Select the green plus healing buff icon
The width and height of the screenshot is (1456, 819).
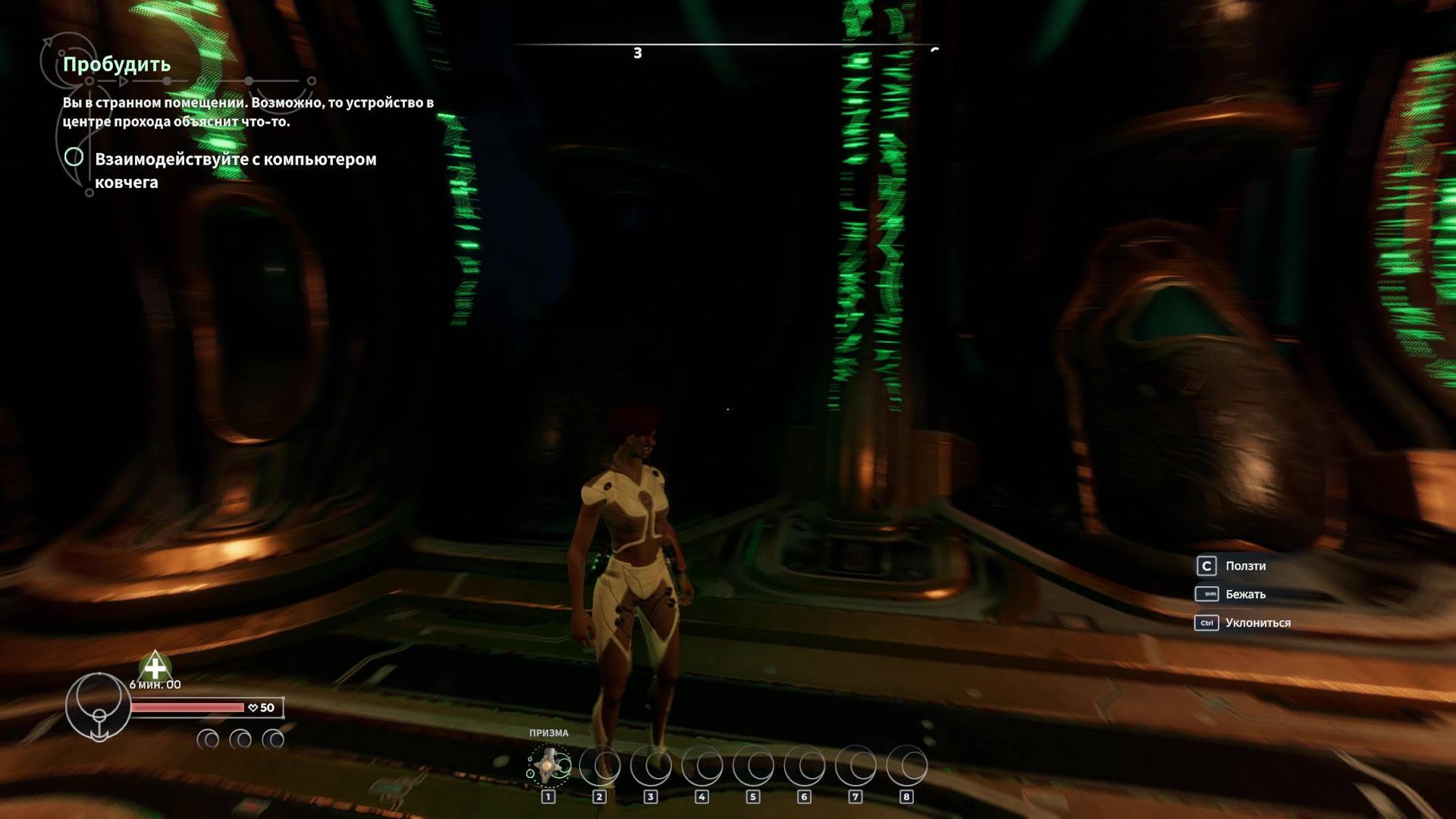coord(155,667)
